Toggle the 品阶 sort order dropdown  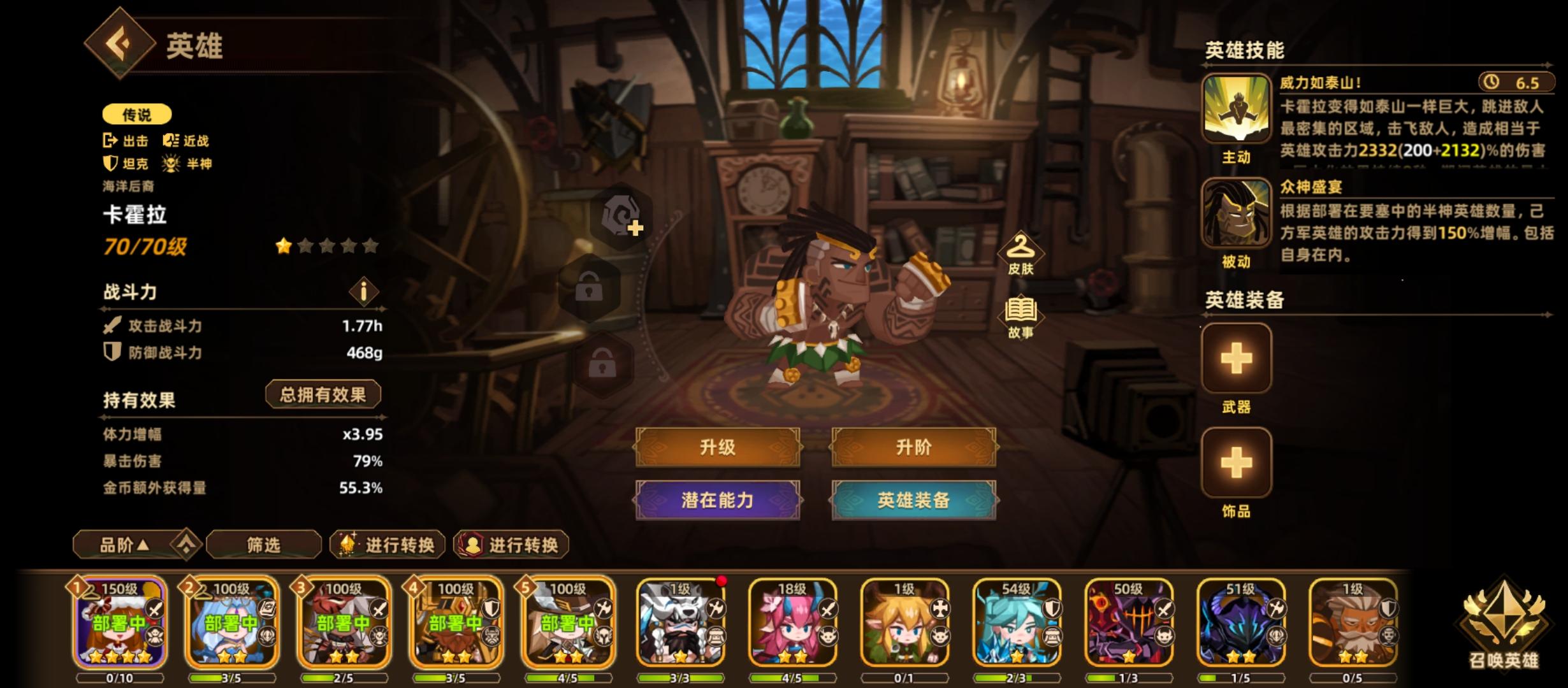[126, 546]
